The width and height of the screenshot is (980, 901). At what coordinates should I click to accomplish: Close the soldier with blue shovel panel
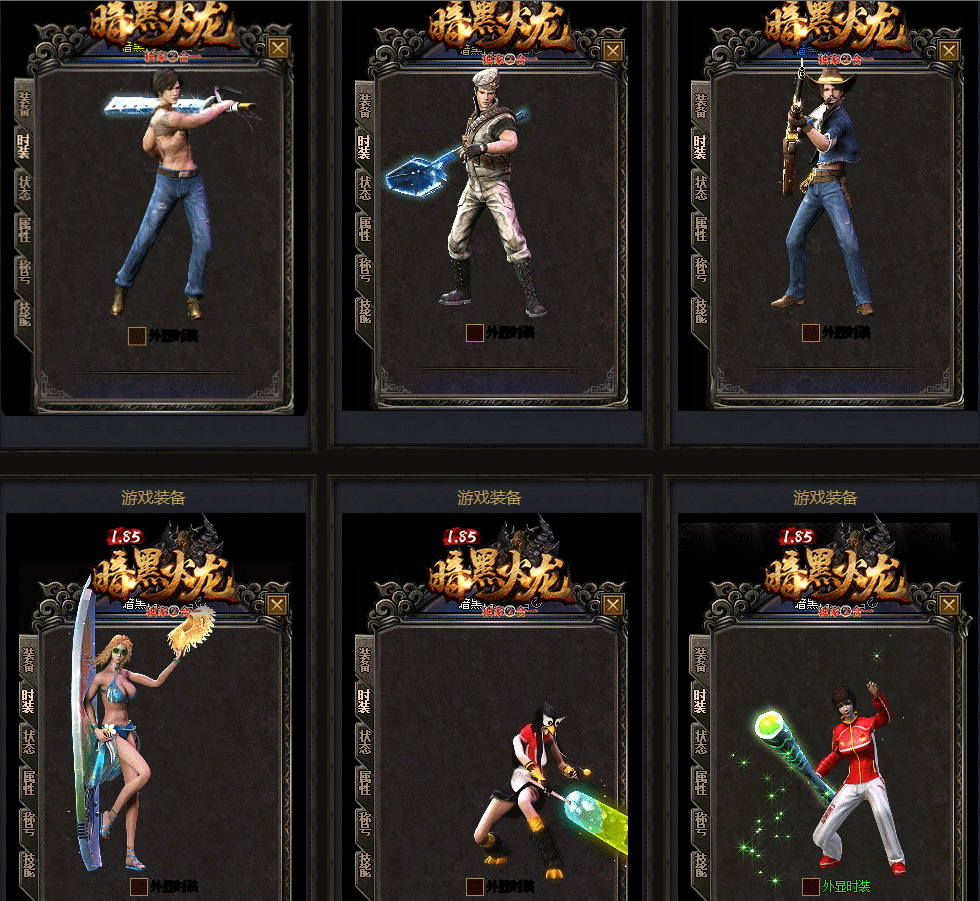pyautogui.click(x=614, y=48)
